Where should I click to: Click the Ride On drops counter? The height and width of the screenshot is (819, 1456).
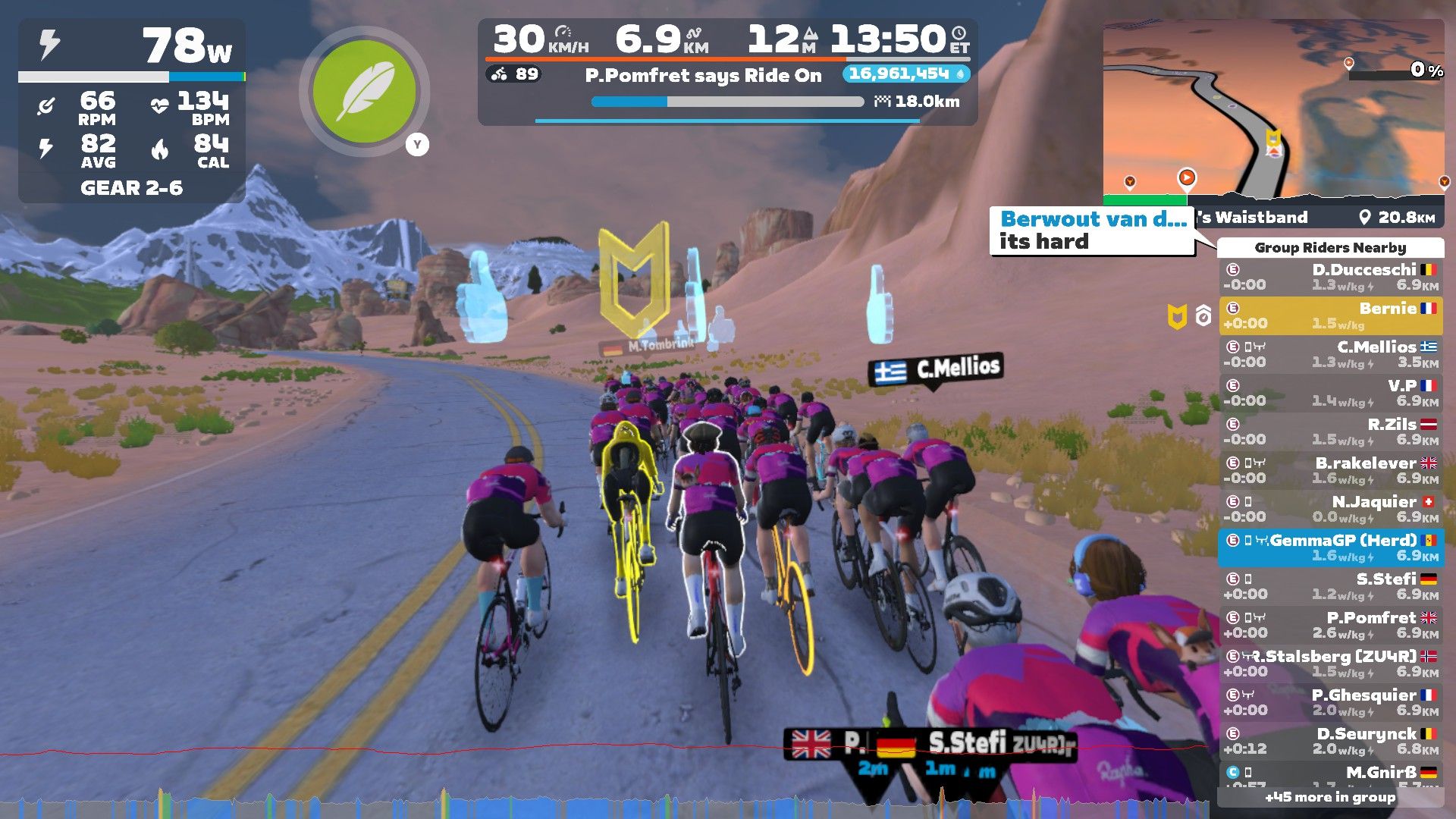pyautogui.click(x=905, y=74)
